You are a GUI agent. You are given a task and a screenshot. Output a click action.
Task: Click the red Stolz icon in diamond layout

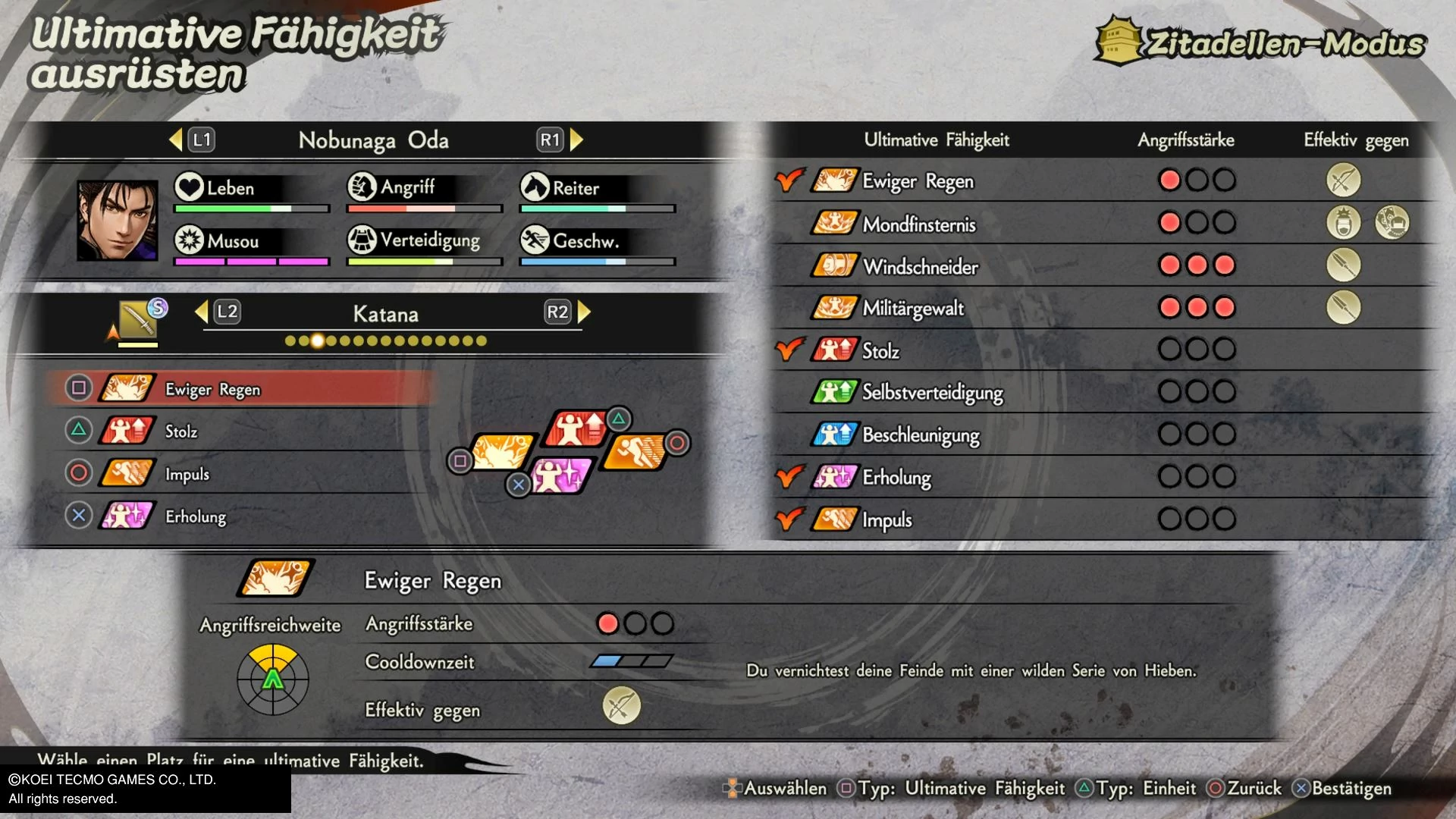[579, 429]
